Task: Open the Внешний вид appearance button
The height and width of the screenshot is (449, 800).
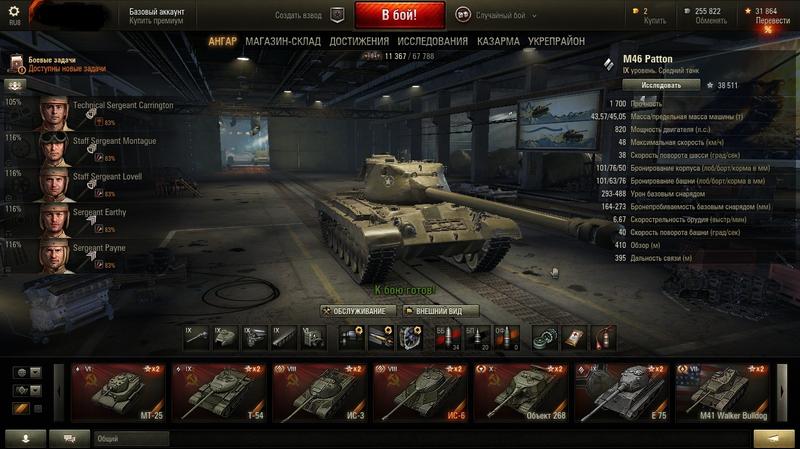Action: pyautogui.click(x=440, y=311)
